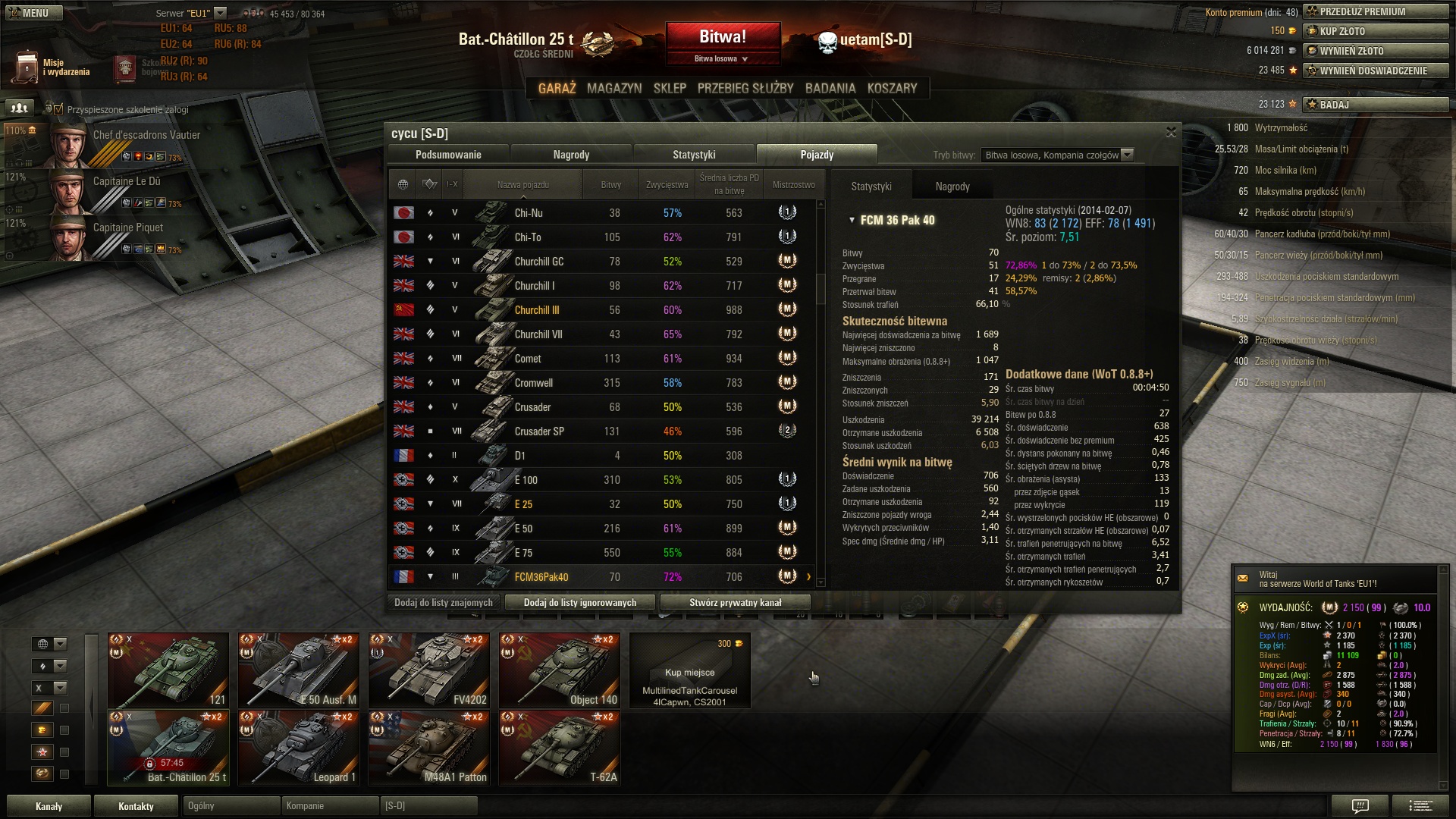The width and height of the screenshot is (1456, 819).
Task: Open the Nagrody tab in player profile
Action: (x=571, y=155)
